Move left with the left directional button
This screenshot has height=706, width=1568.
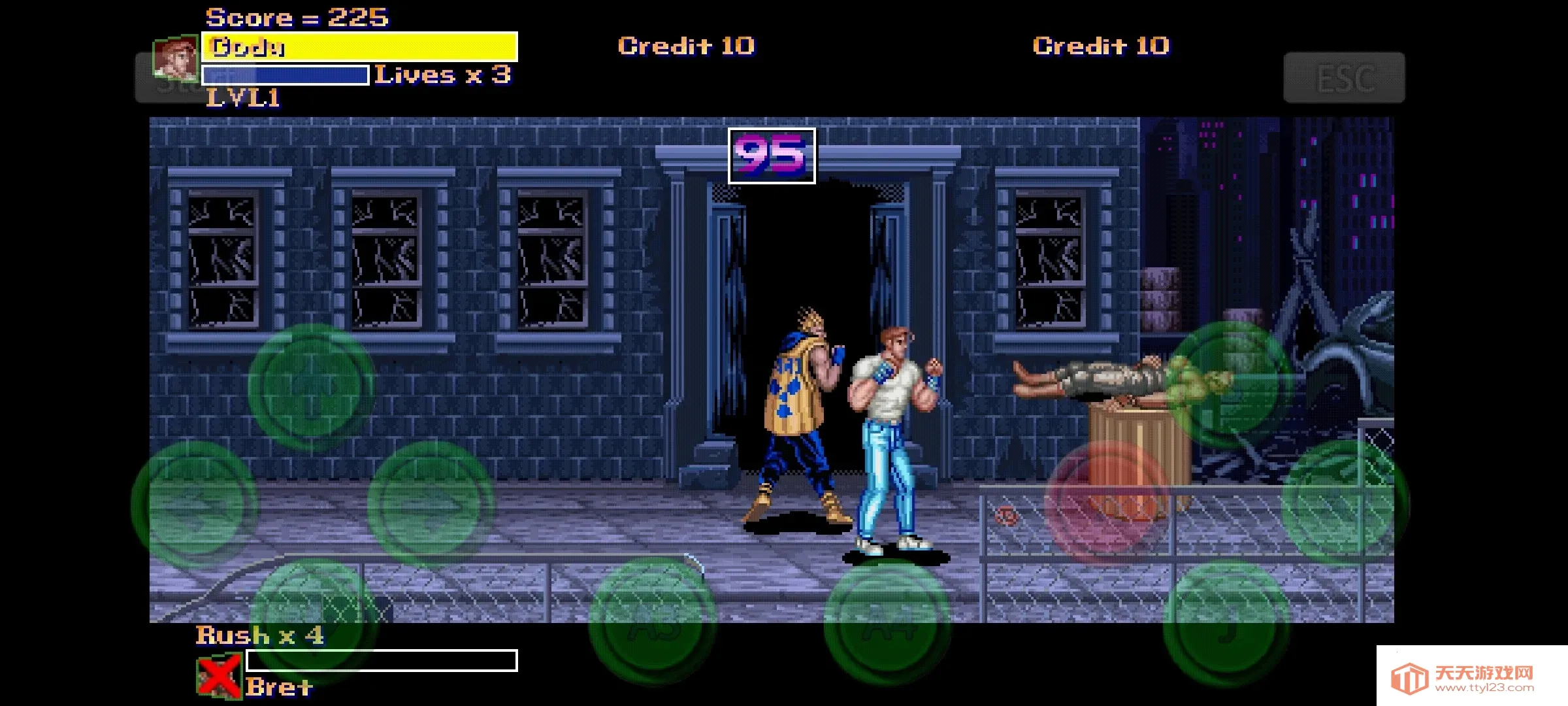[x=195, y=504]
